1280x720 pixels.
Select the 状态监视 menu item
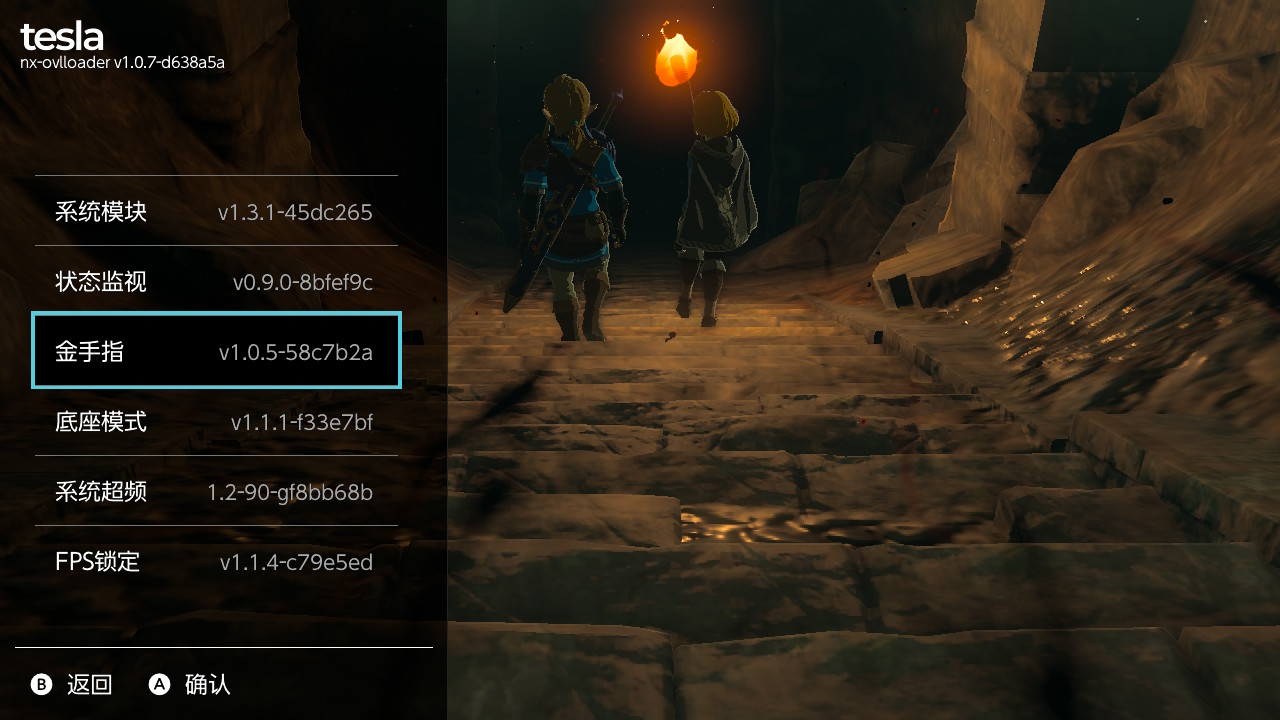(x=216, y=281)
